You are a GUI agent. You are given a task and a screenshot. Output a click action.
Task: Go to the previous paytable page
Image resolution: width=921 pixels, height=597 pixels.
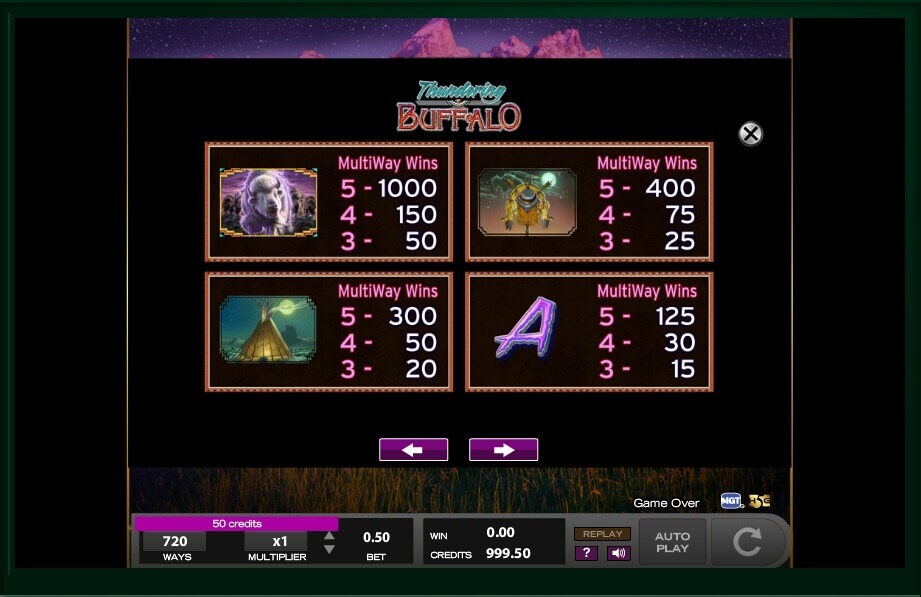(413, 450)
